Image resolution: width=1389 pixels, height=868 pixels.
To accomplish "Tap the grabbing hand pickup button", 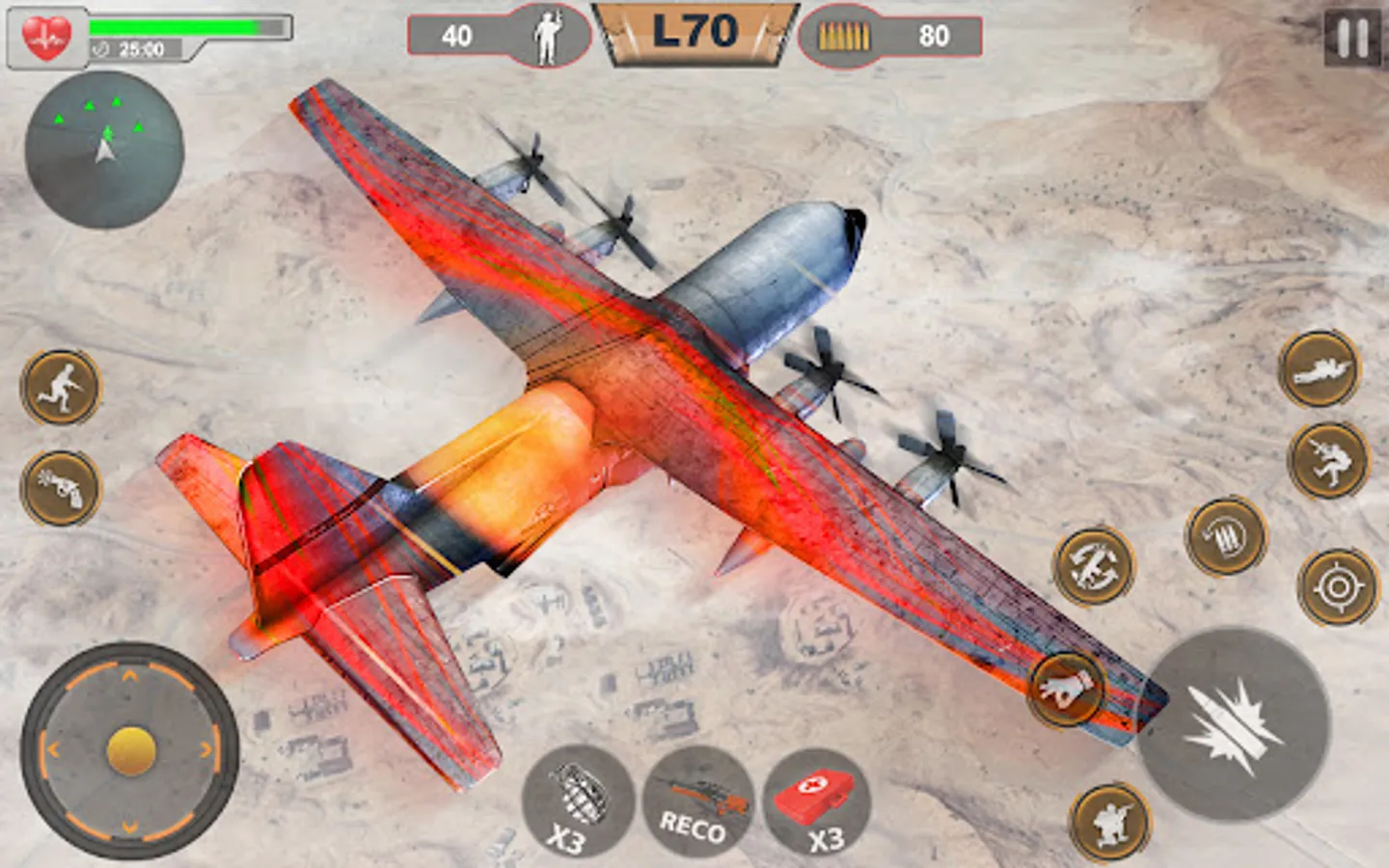I will point(1065,689).
